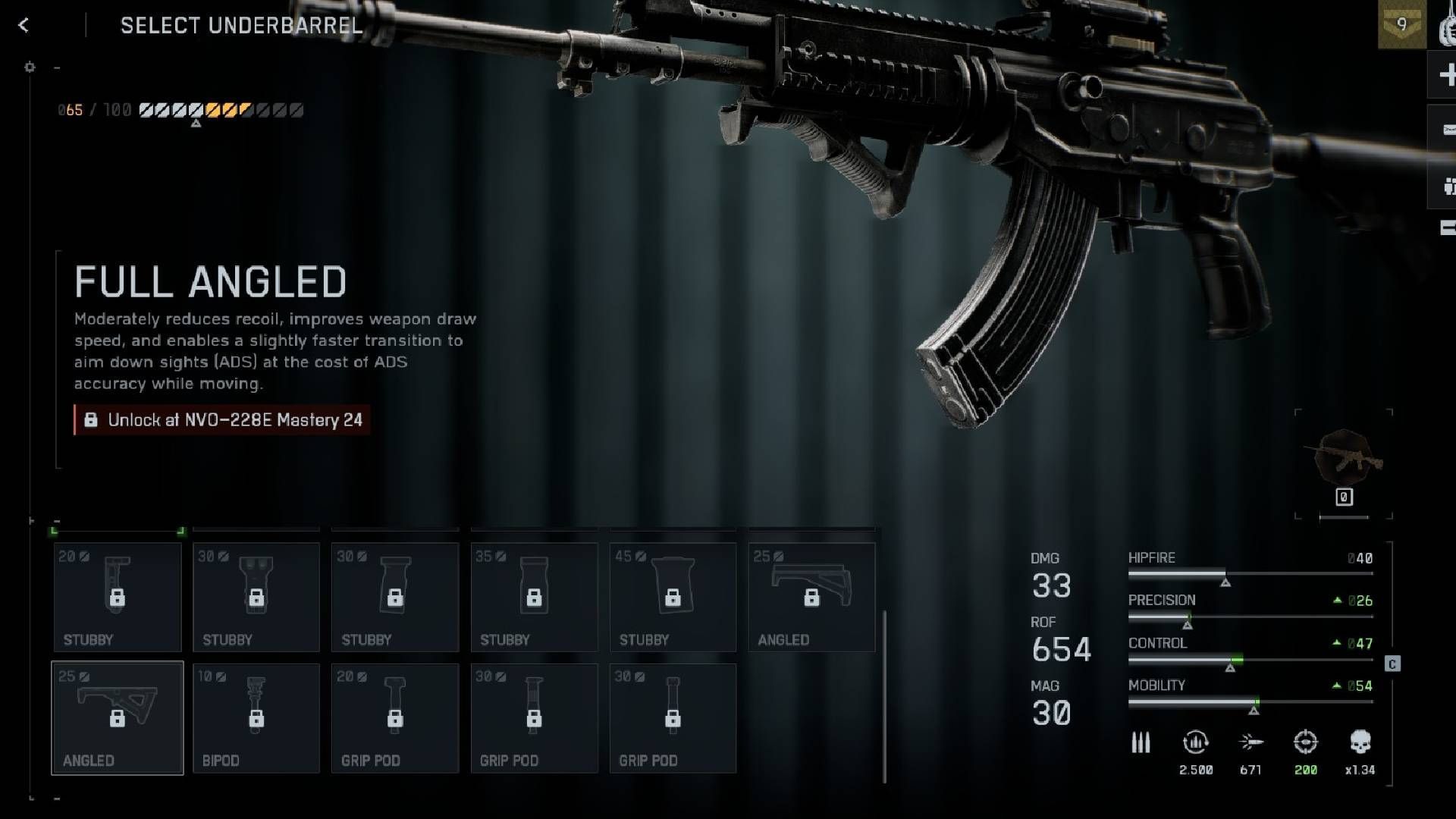
Task: Select the highlighted Full Angled grip tile
Action: click(118, 718)
